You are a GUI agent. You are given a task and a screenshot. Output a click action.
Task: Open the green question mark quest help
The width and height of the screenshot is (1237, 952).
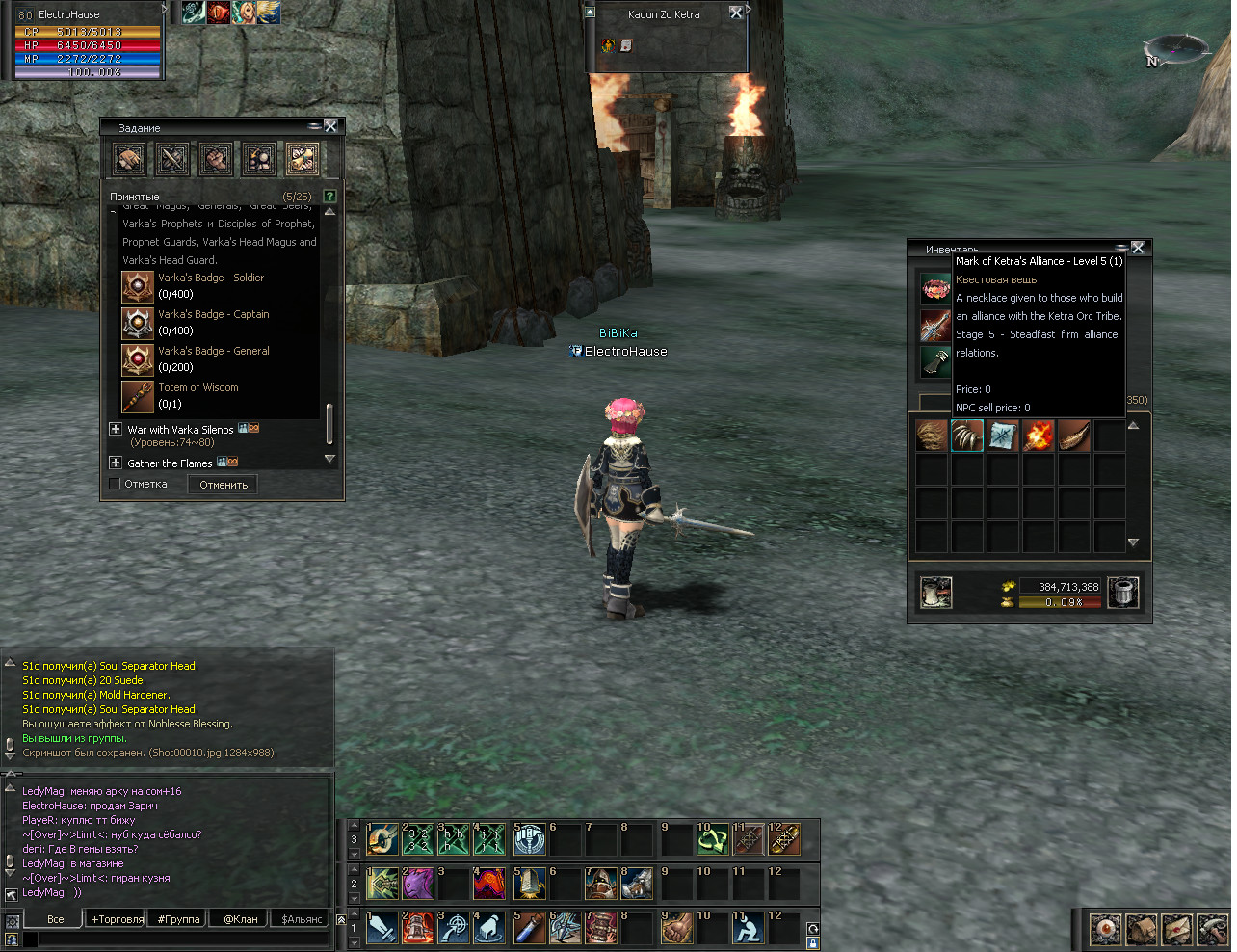point(329,197)
